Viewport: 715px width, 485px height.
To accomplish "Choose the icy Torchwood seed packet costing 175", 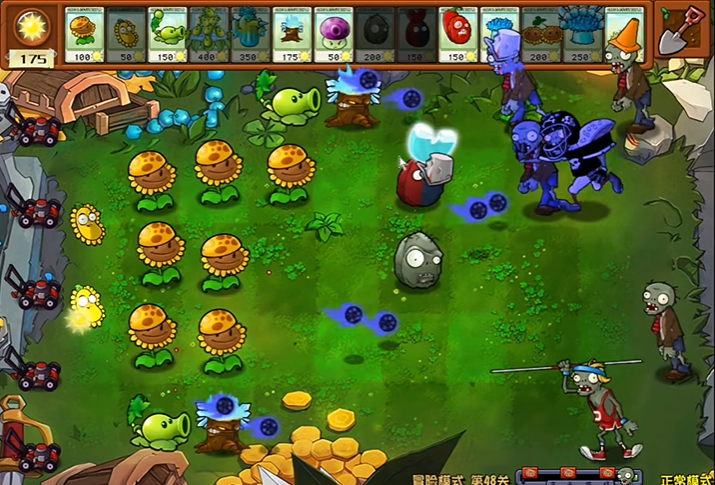I will click(292, 34).
